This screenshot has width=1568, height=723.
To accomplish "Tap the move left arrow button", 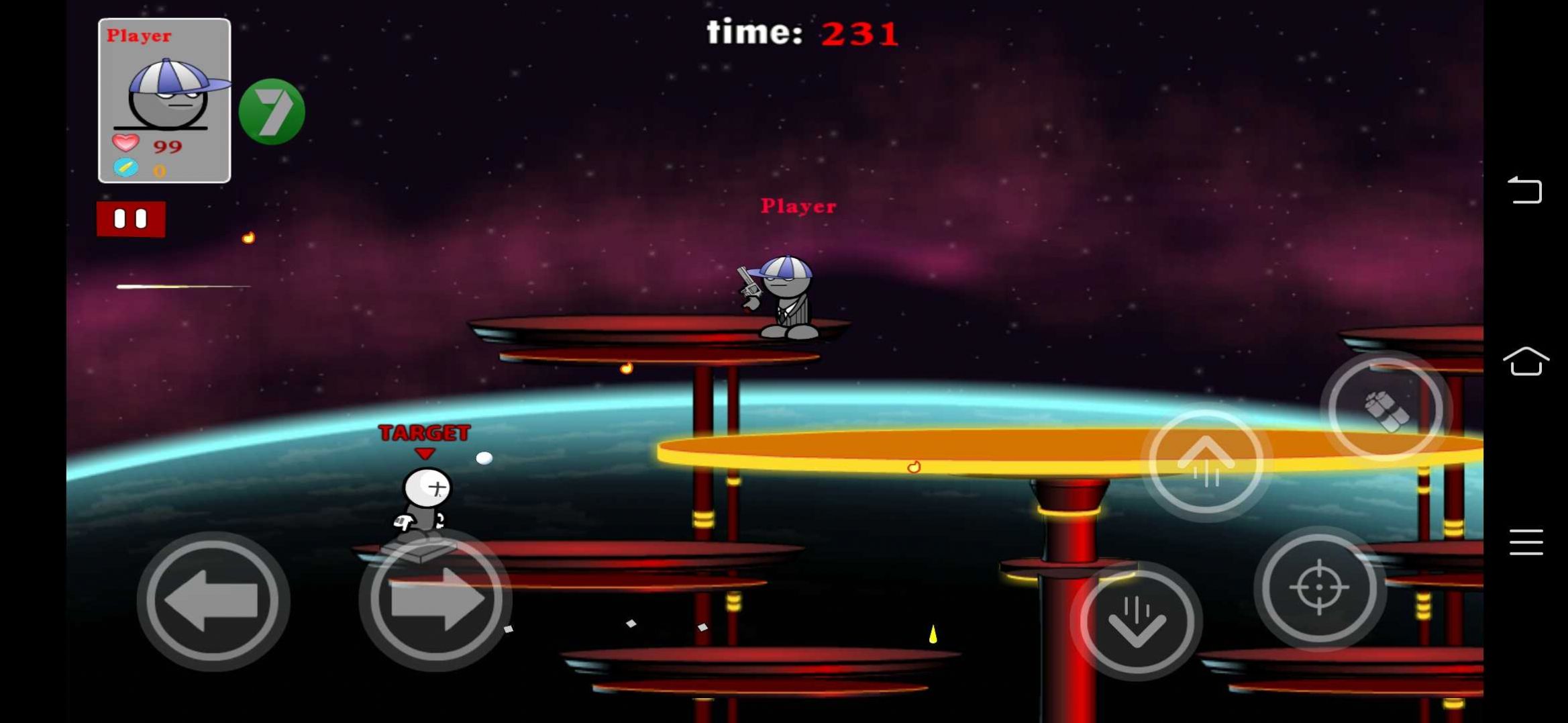I will [x=213, y=600].
